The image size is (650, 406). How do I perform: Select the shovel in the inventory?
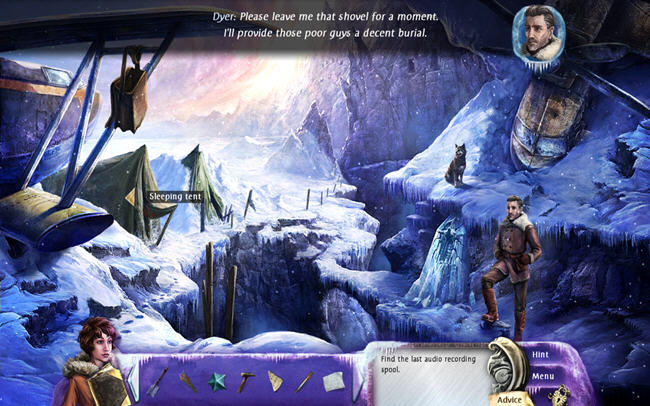click(157, 381)
